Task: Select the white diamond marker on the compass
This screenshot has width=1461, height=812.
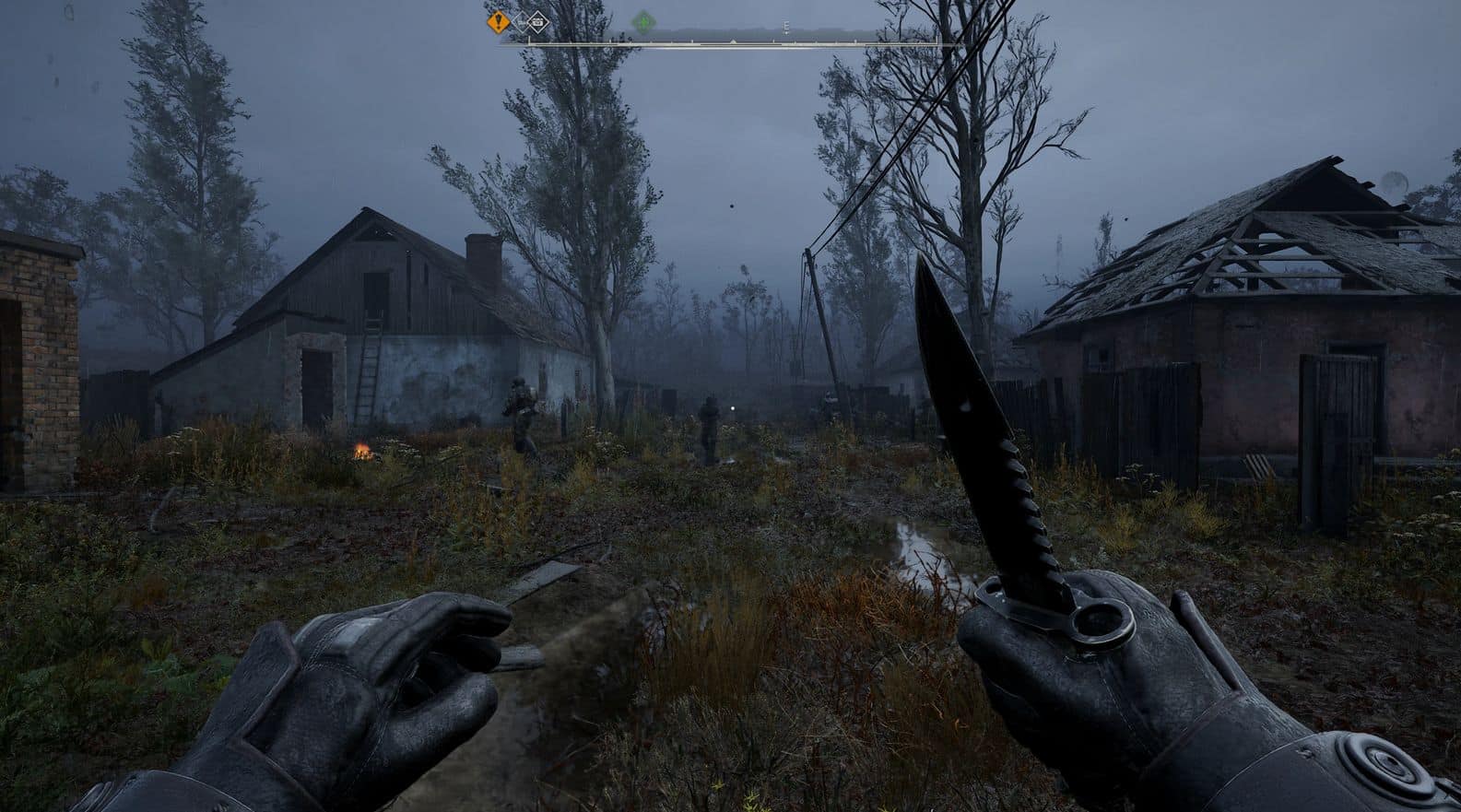Action: pos(536,21)
